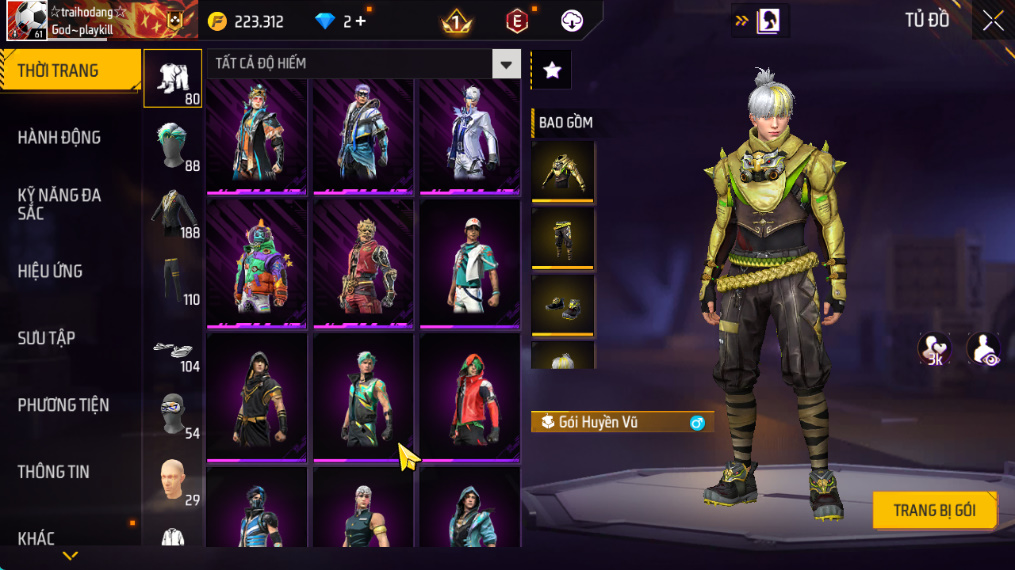Select the colorful astronaut helmet outfit
The width and height of the screenshot is (1015, 570).
(257, 264)
